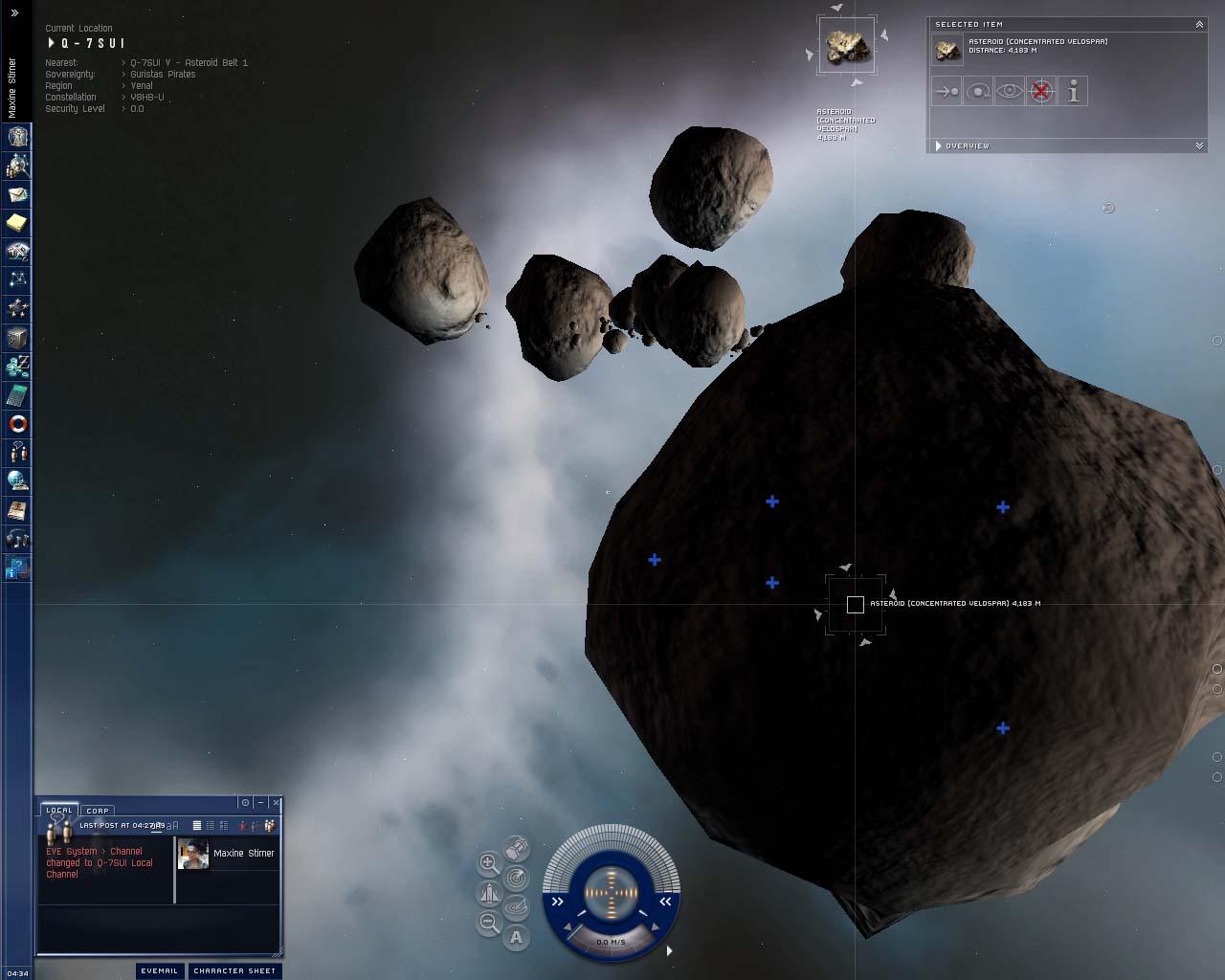The height and width of the screenshot is (980, 1225).
Task: Show info for the selected asteroid
Action: click(x=1073, y=92)
